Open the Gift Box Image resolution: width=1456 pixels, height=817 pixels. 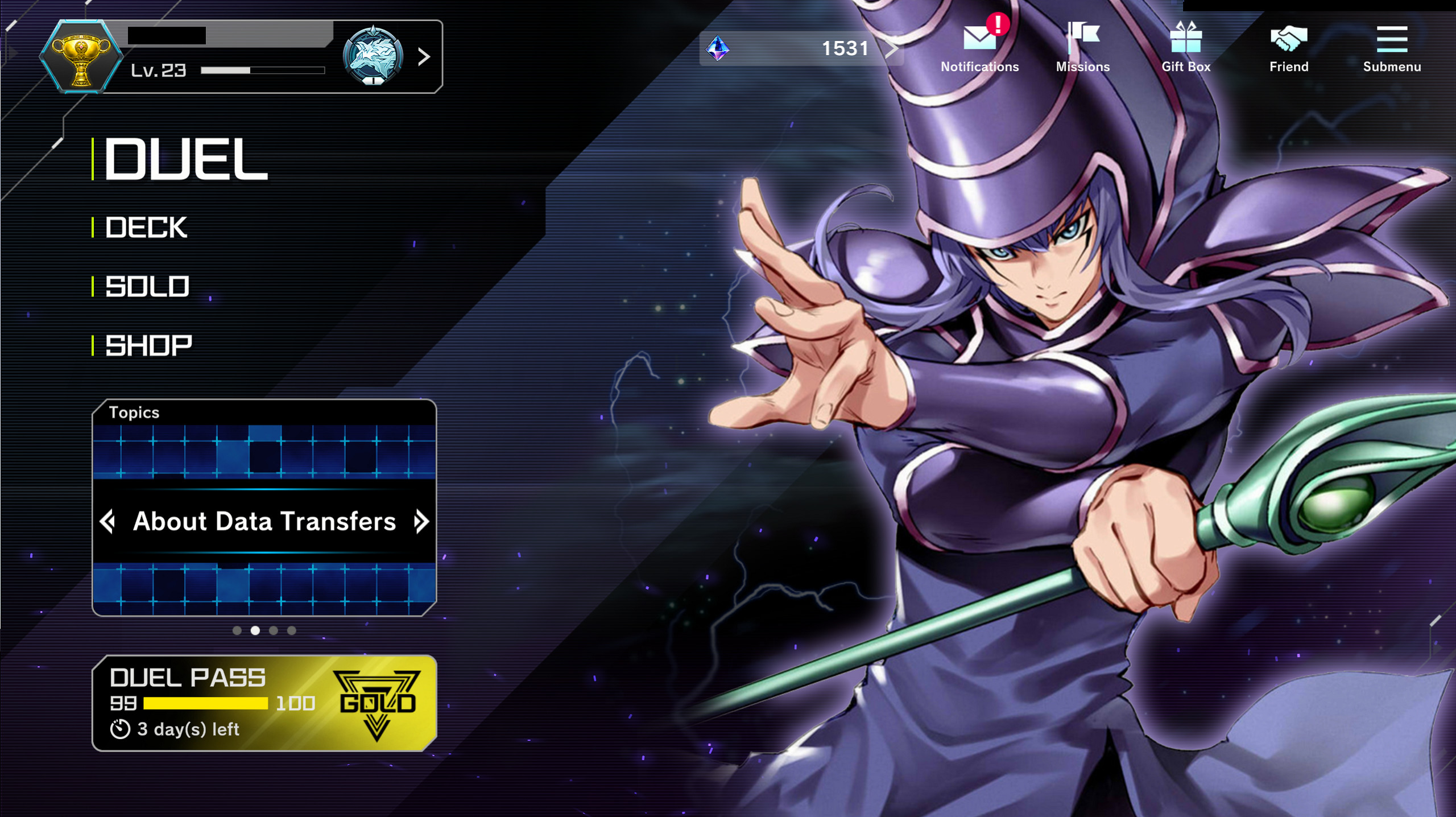pyautogui.click(x=1186, y=37)
